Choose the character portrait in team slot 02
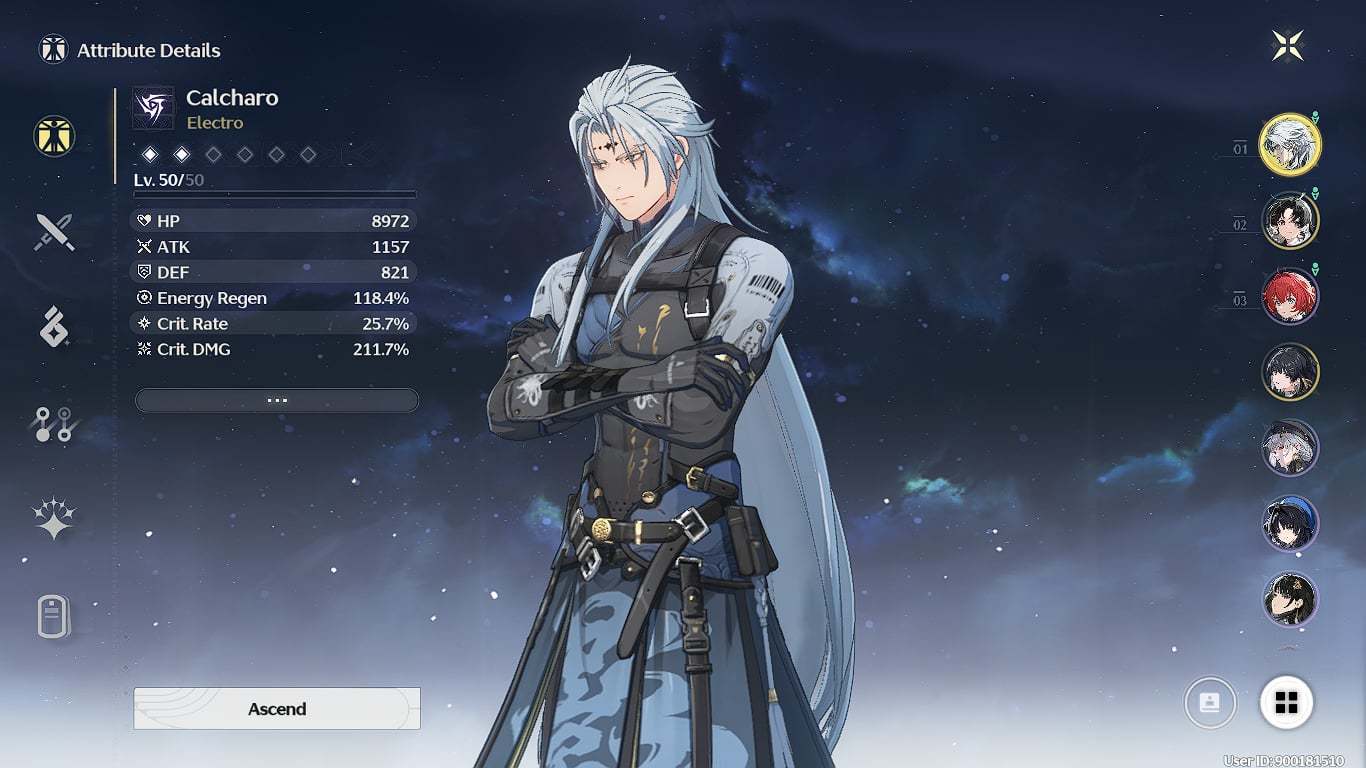1366x768 pixels. [1290, 221]
